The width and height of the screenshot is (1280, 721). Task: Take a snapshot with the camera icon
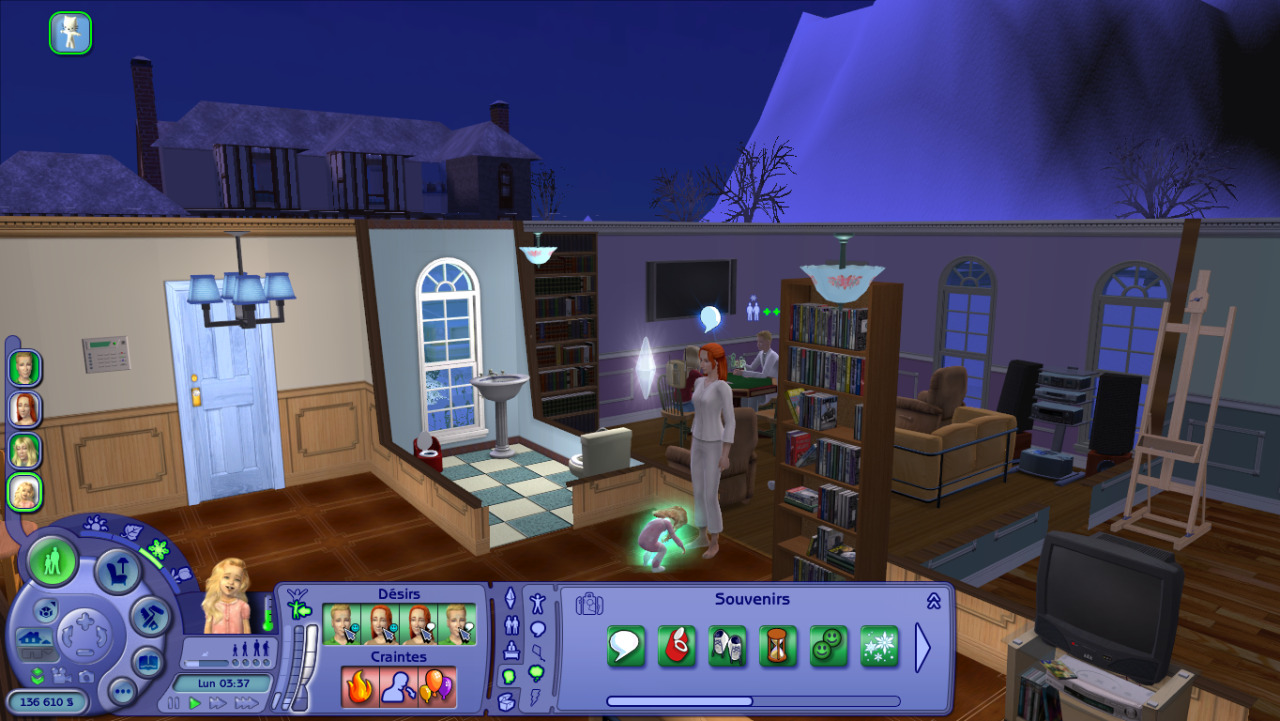point(84,675)
